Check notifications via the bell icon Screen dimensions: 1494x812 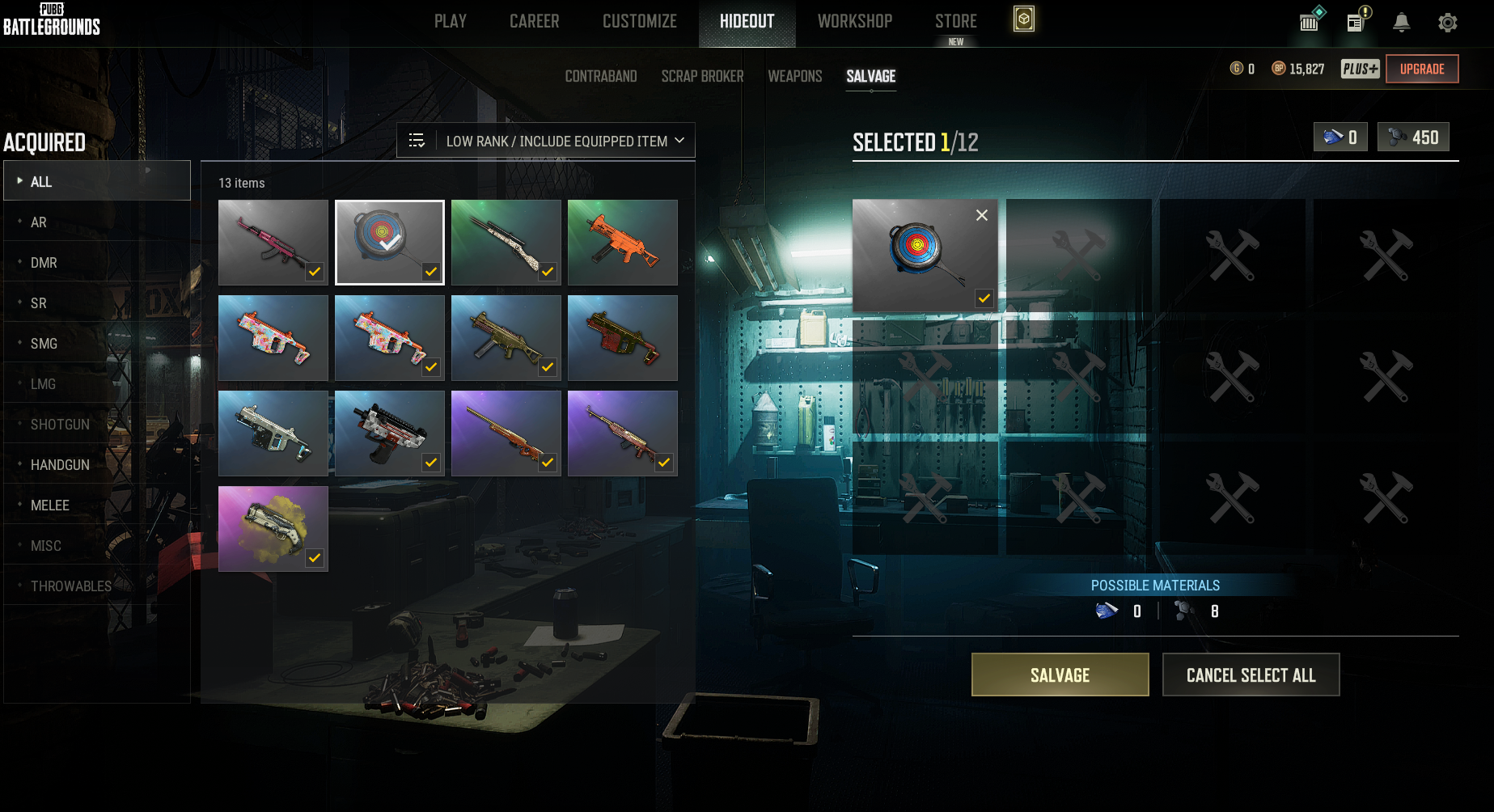click(x=1401, y=23)
